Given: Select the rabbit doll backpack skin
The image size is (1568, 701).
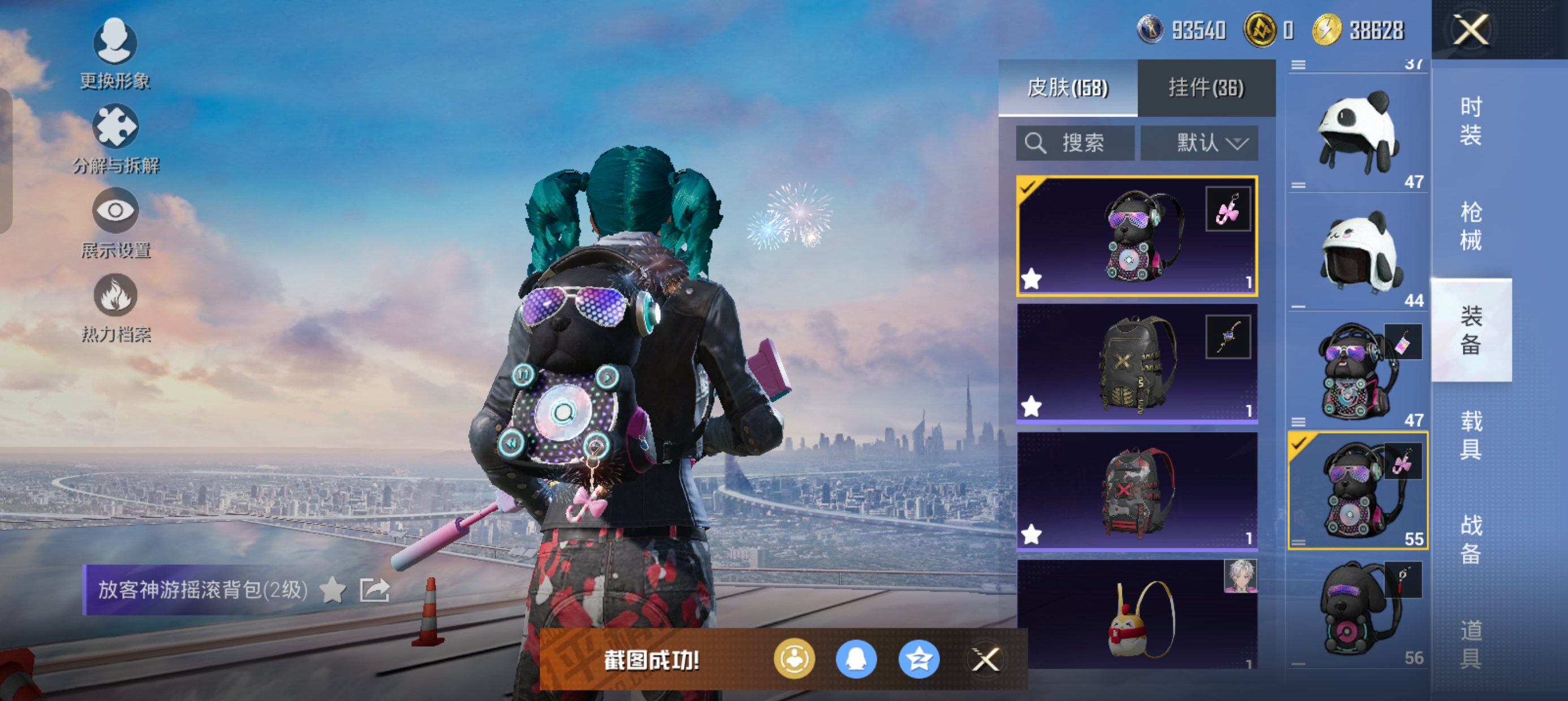Looking at the screenshot, I should click(1136, 615).
